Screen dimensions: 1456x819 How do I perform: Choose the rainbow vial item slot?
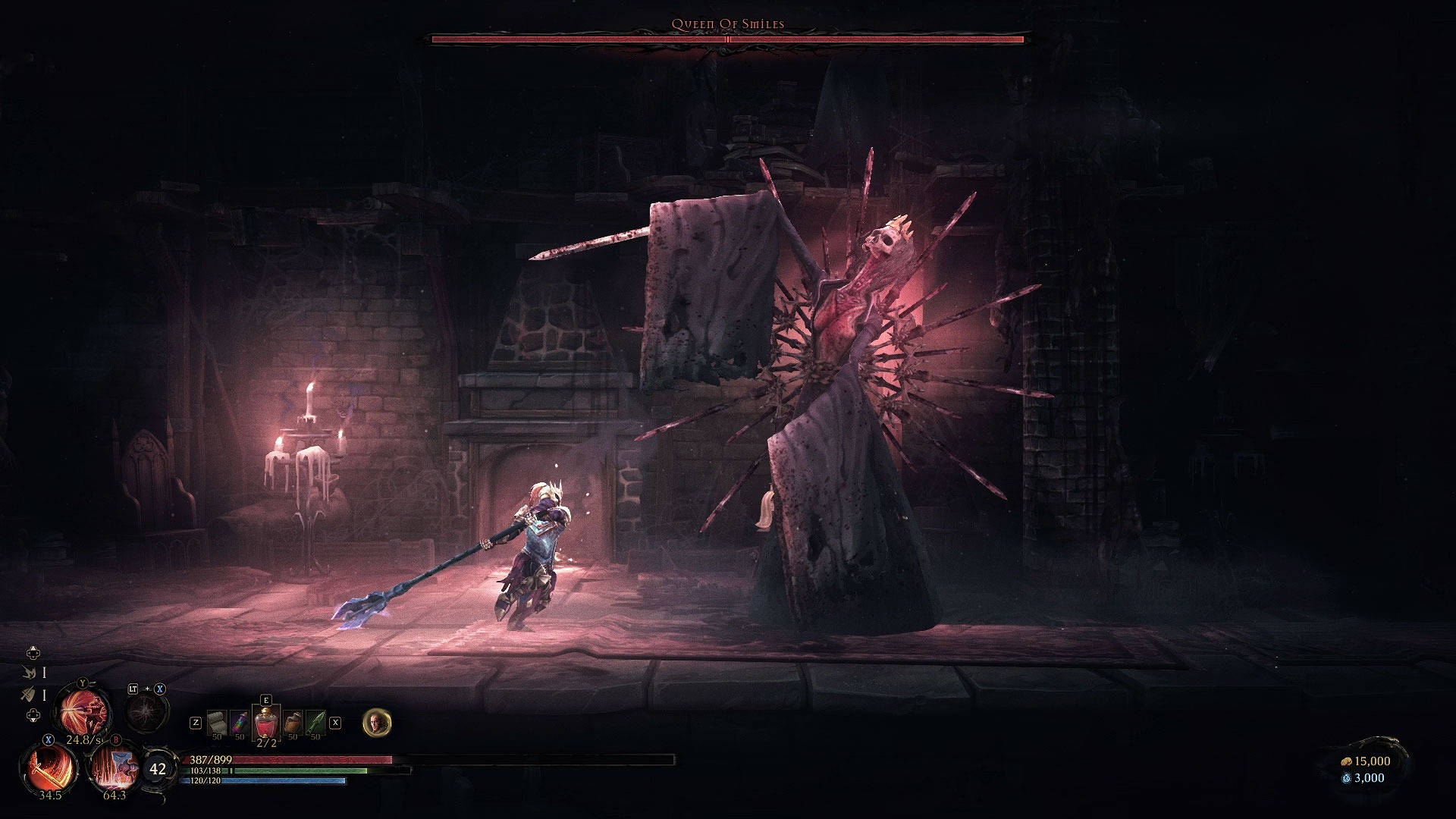tap(240, 723)
